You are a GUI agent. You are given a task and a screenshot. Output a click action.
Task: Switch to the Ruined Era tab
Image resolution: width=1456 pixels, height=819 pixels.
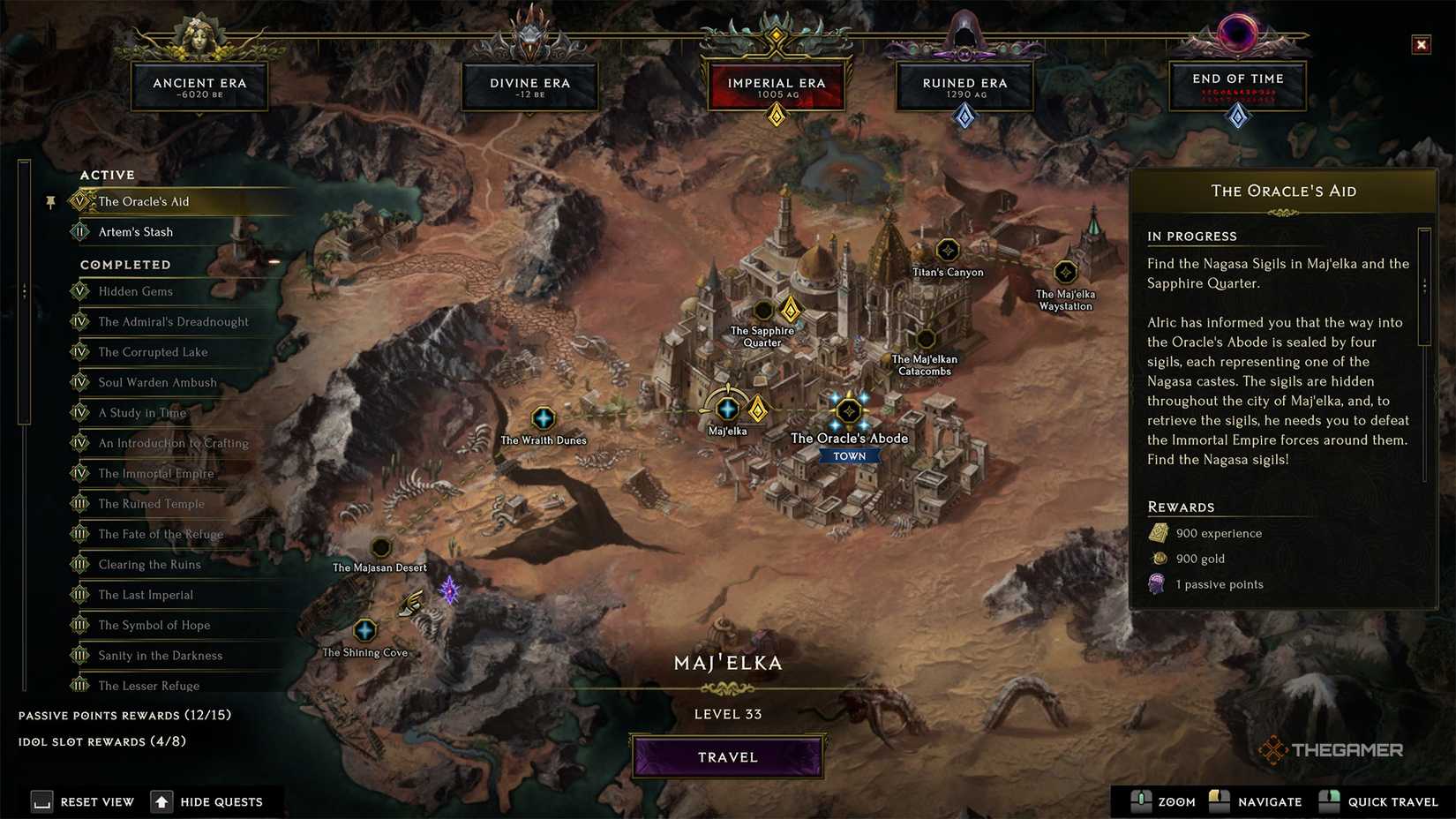pyautogui.click(x=964, y=86)
